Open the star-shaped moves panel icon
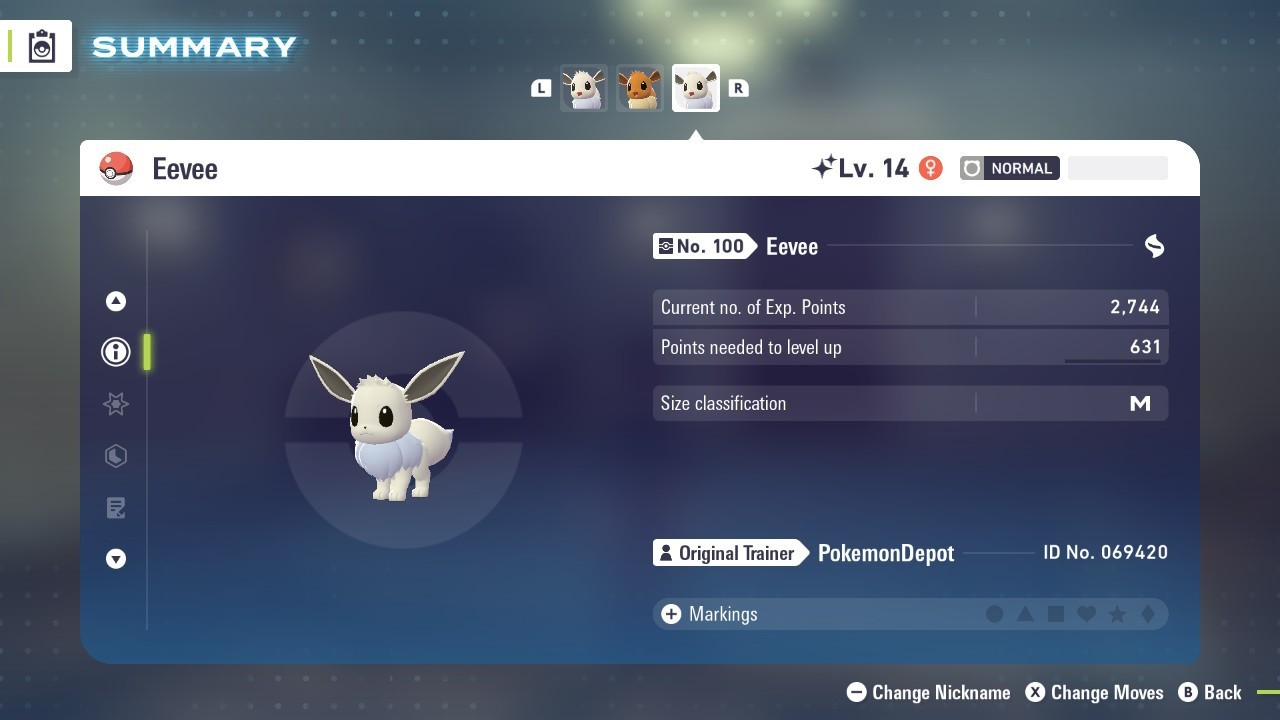This screenshot has width=1280, height=720. tap(116, 404)
